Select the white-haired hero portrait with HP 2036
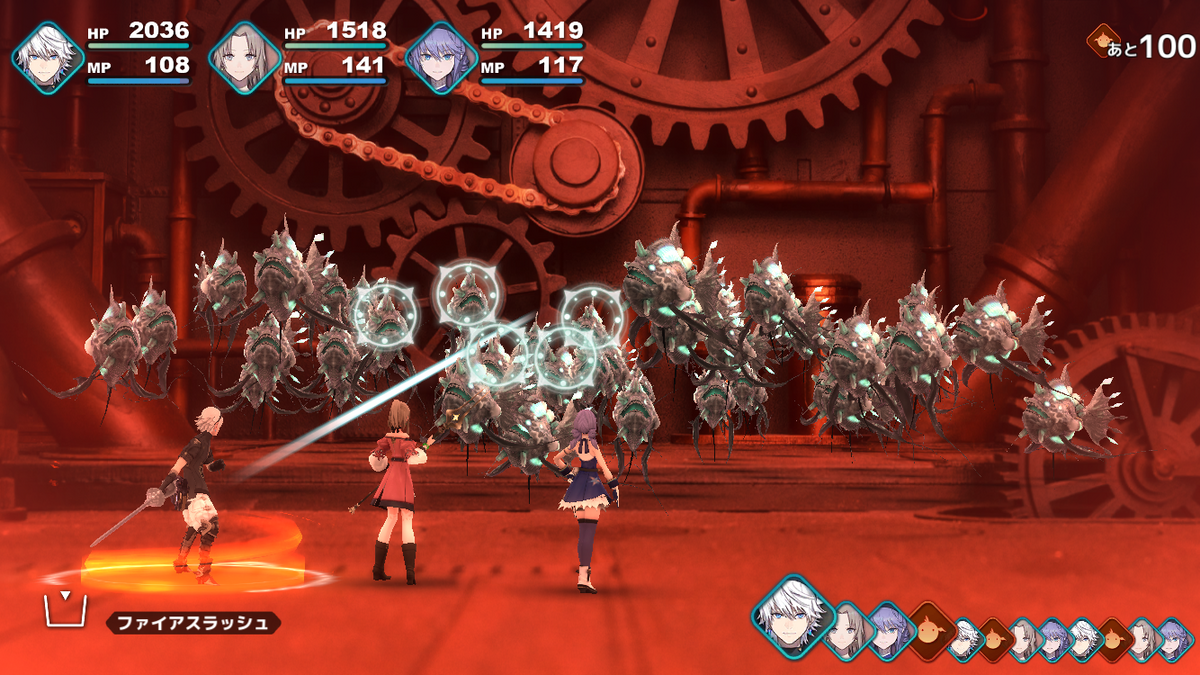Screen dimensions: 1200x675 coord(48,57)
